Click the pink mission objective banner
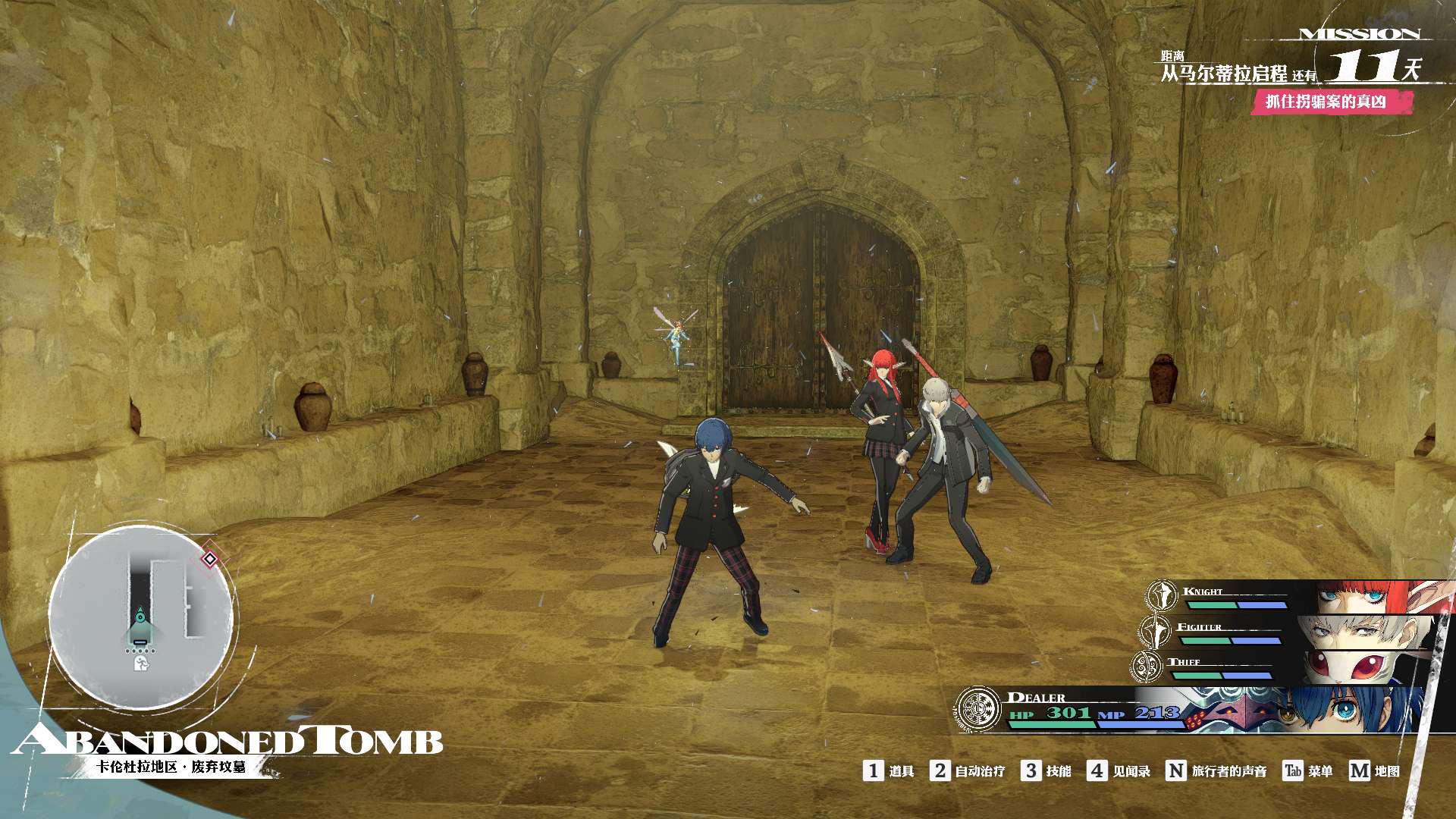Screen dimensions: 1456x819 point(1331,102)
